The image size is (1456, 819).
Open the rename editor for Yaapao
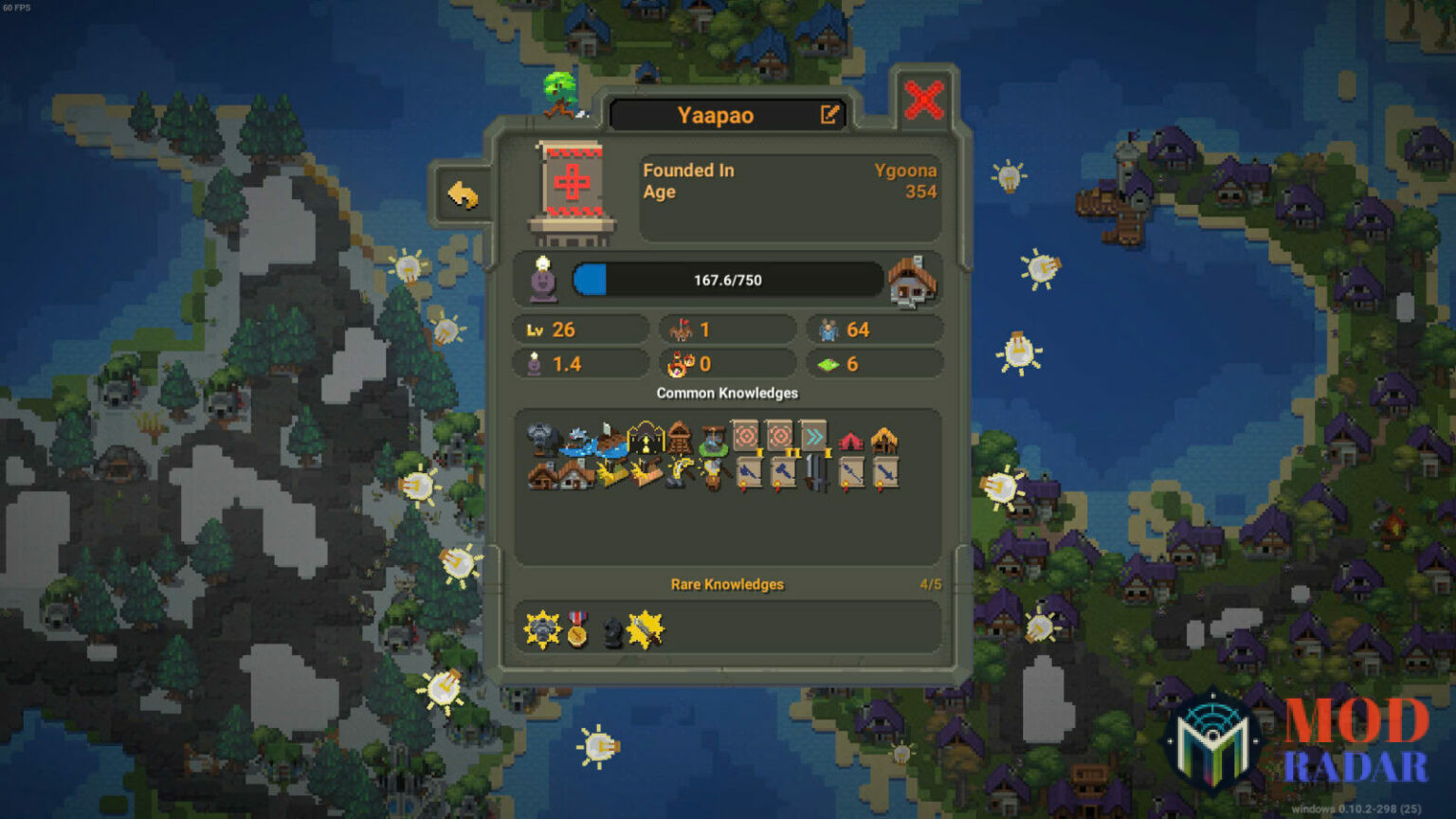(x=829, y=114)
